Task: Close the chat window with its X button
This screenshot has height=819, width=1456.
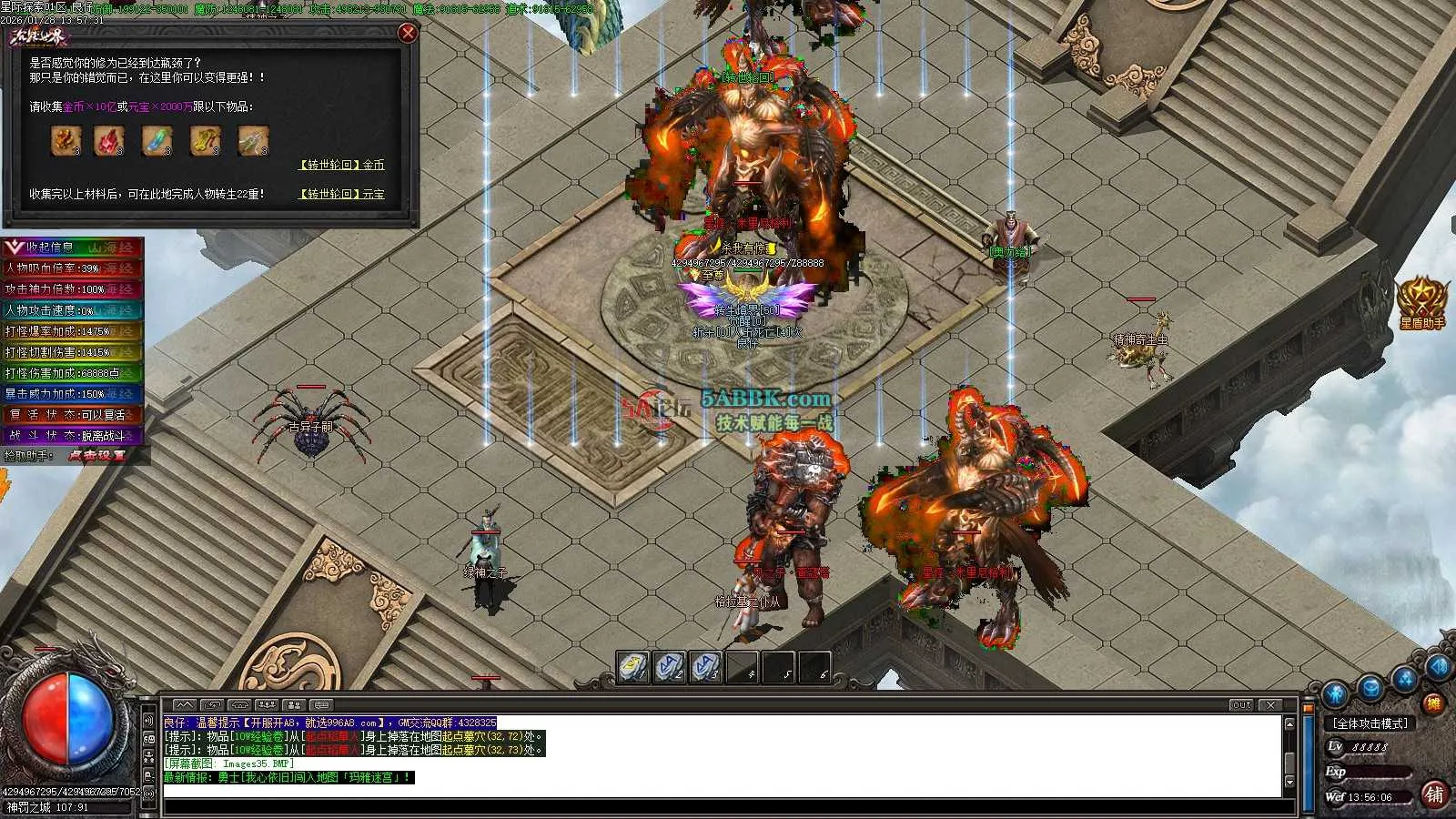Action: pos(1271,705)
